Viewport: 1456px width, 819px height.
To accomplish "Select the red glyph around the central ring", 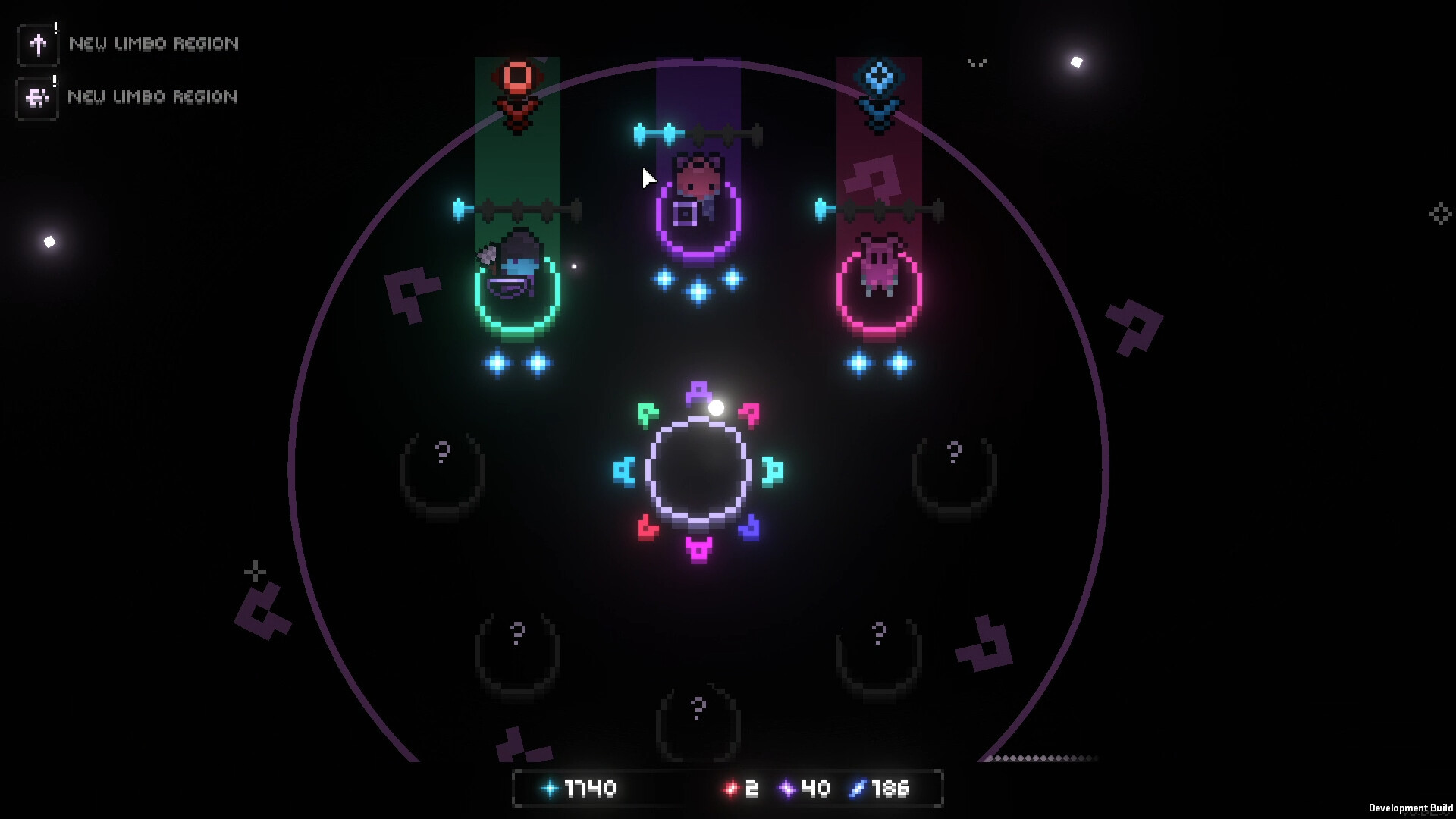I will pyautogui.click(x=647, y=528).
